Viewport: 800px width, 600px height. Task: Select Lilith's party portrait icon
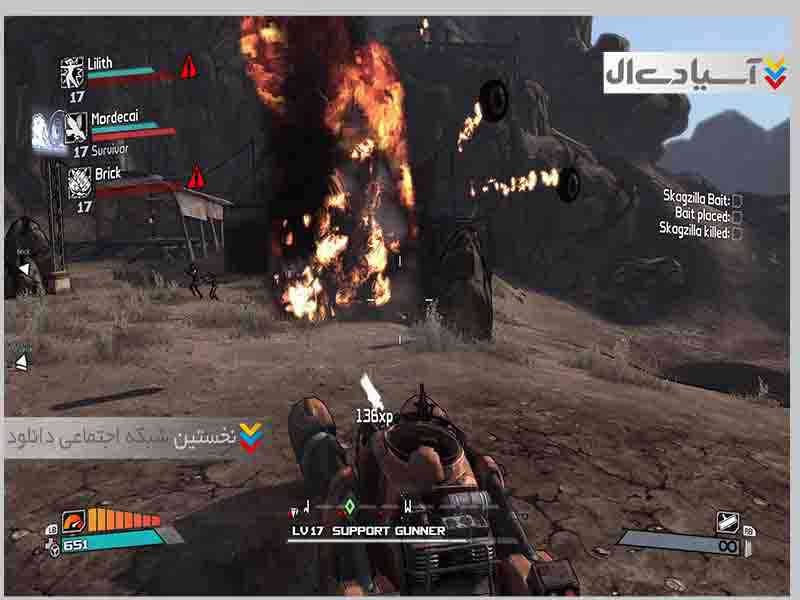(72, 71)
